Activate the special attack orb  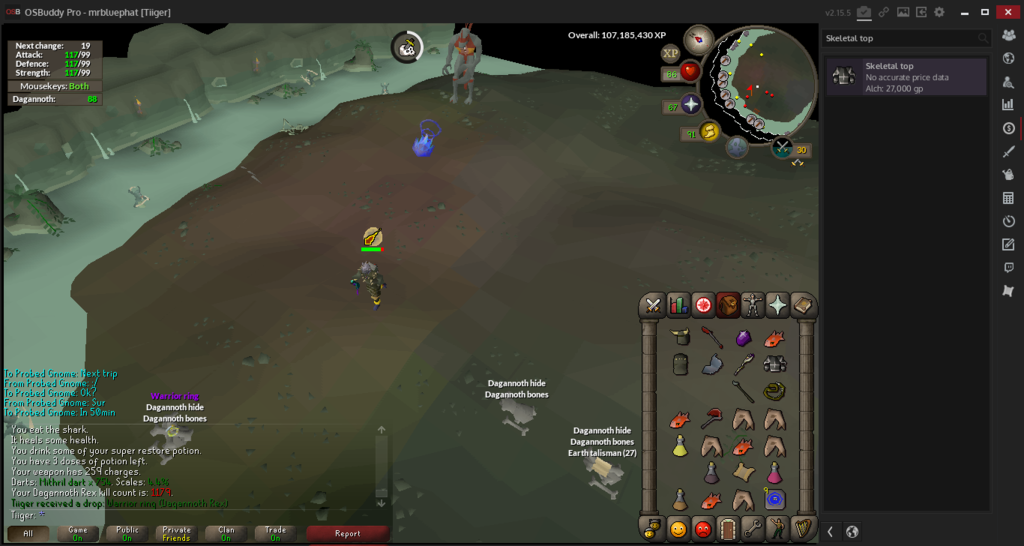click(737, 148)
